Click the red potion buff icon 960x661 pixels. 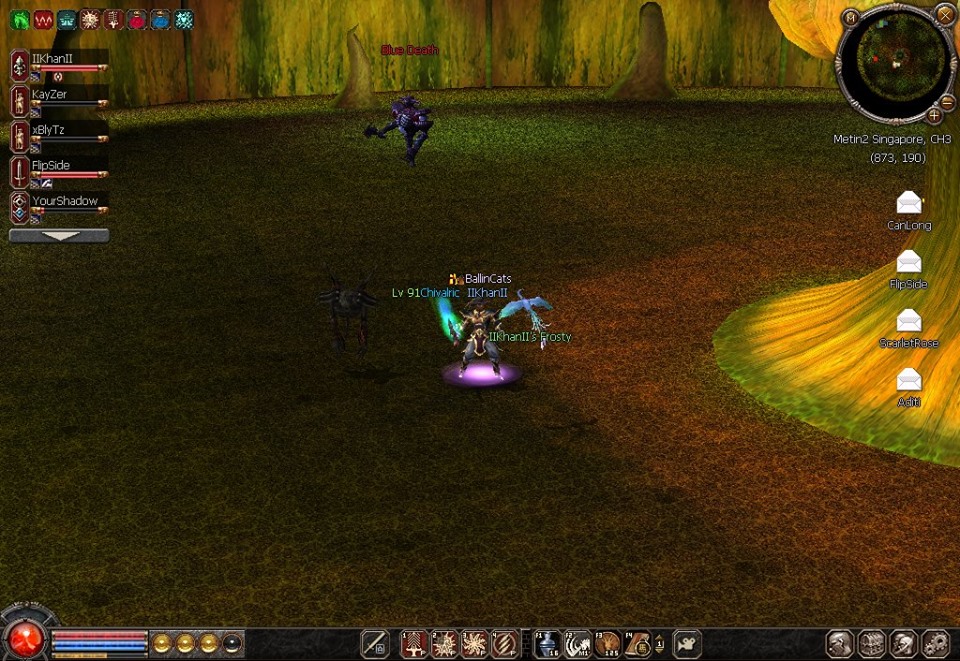point(137,19)
